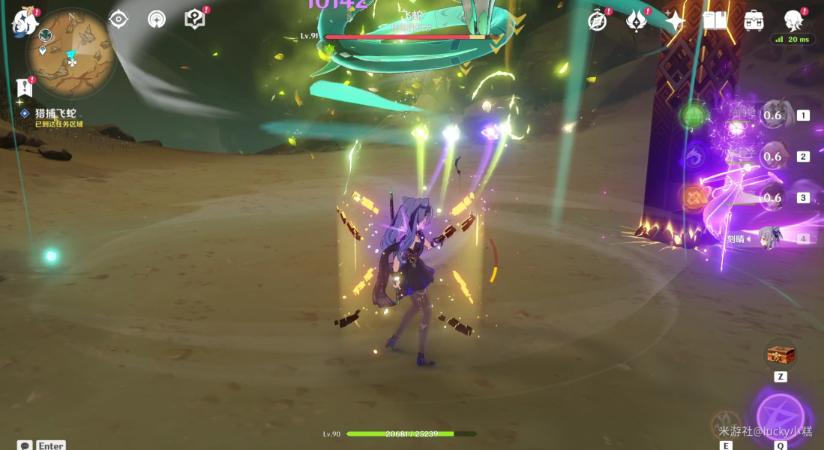Switch to party member slot 3
824x450 pixels.
coord(771,198)
